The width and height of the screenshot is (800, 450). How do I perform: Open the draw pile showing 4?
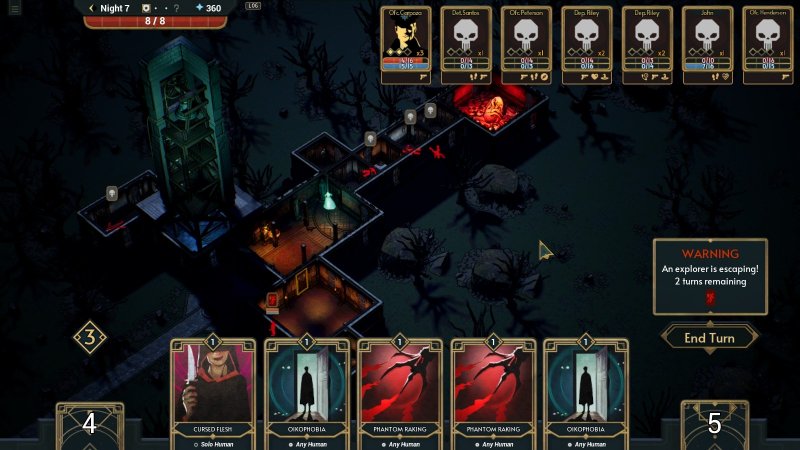[89, 424]
